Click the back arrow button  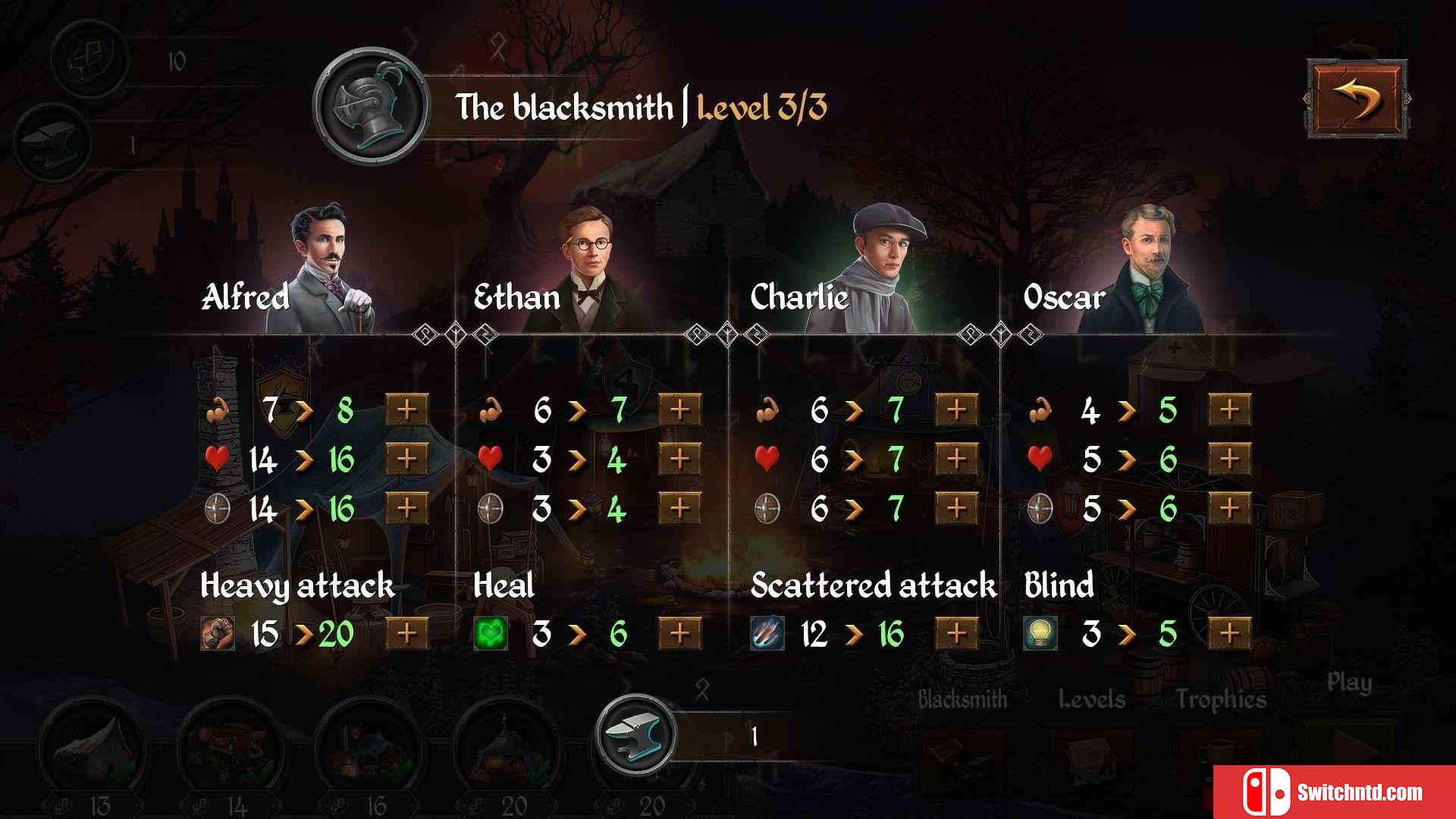(x=1356, y=99)
